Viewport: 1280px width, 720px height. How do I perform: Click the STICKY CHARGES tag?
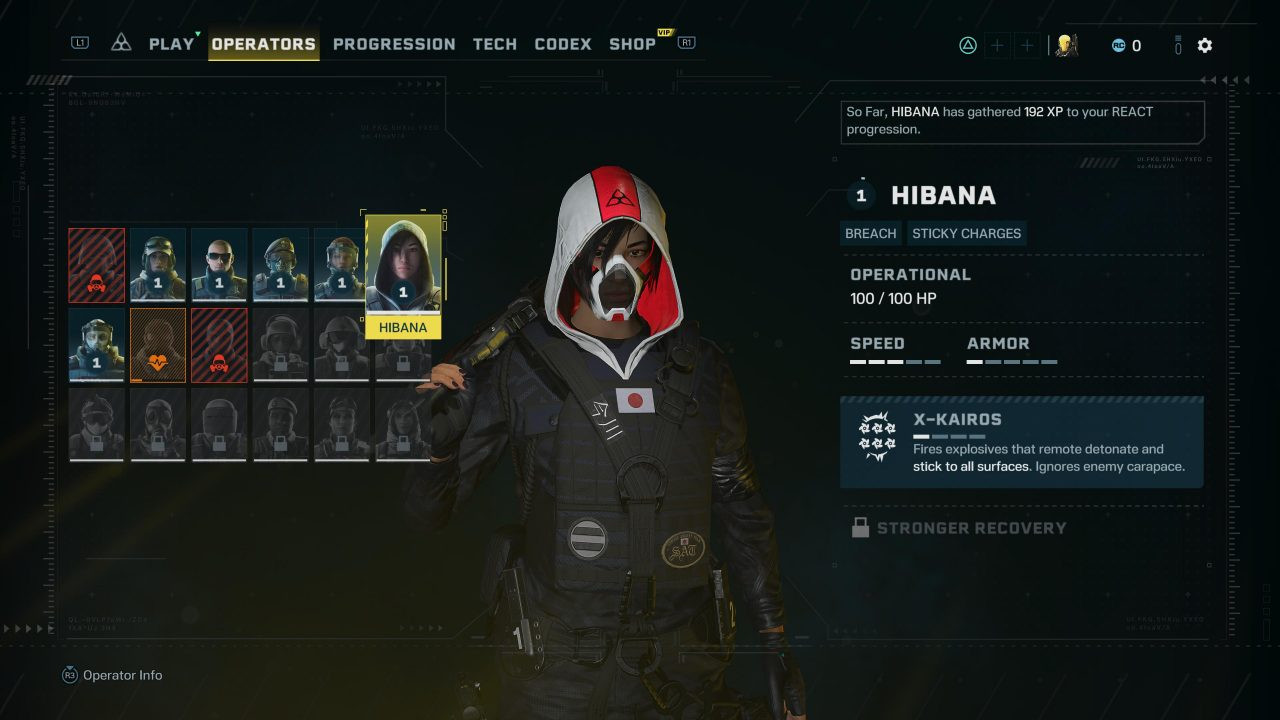point(966,233)
